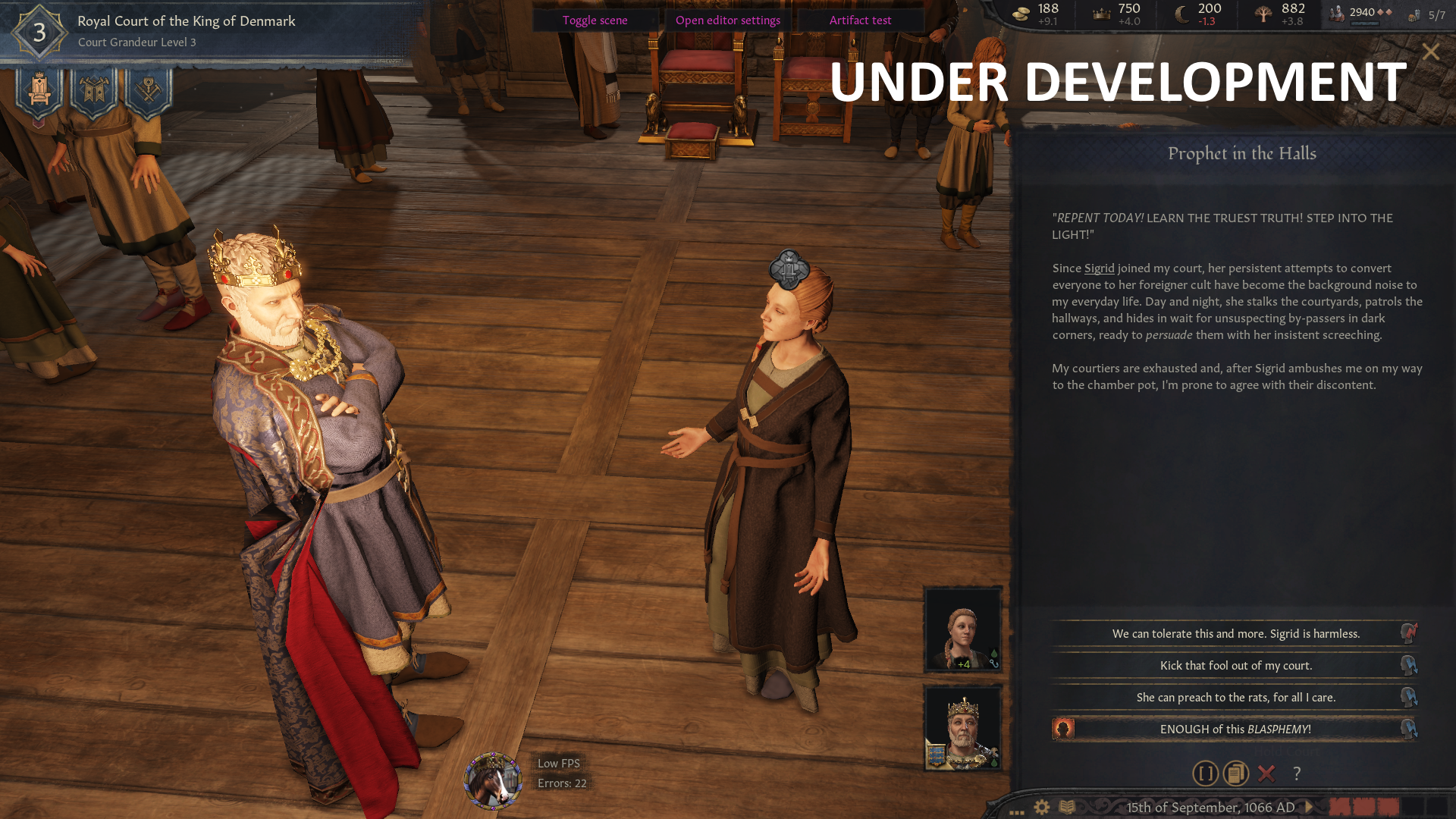Choose "ENOUGH of this BLASPHEMY!" response
The height and width of the screenshot is (819, 1456).
tap(1235, 729)
